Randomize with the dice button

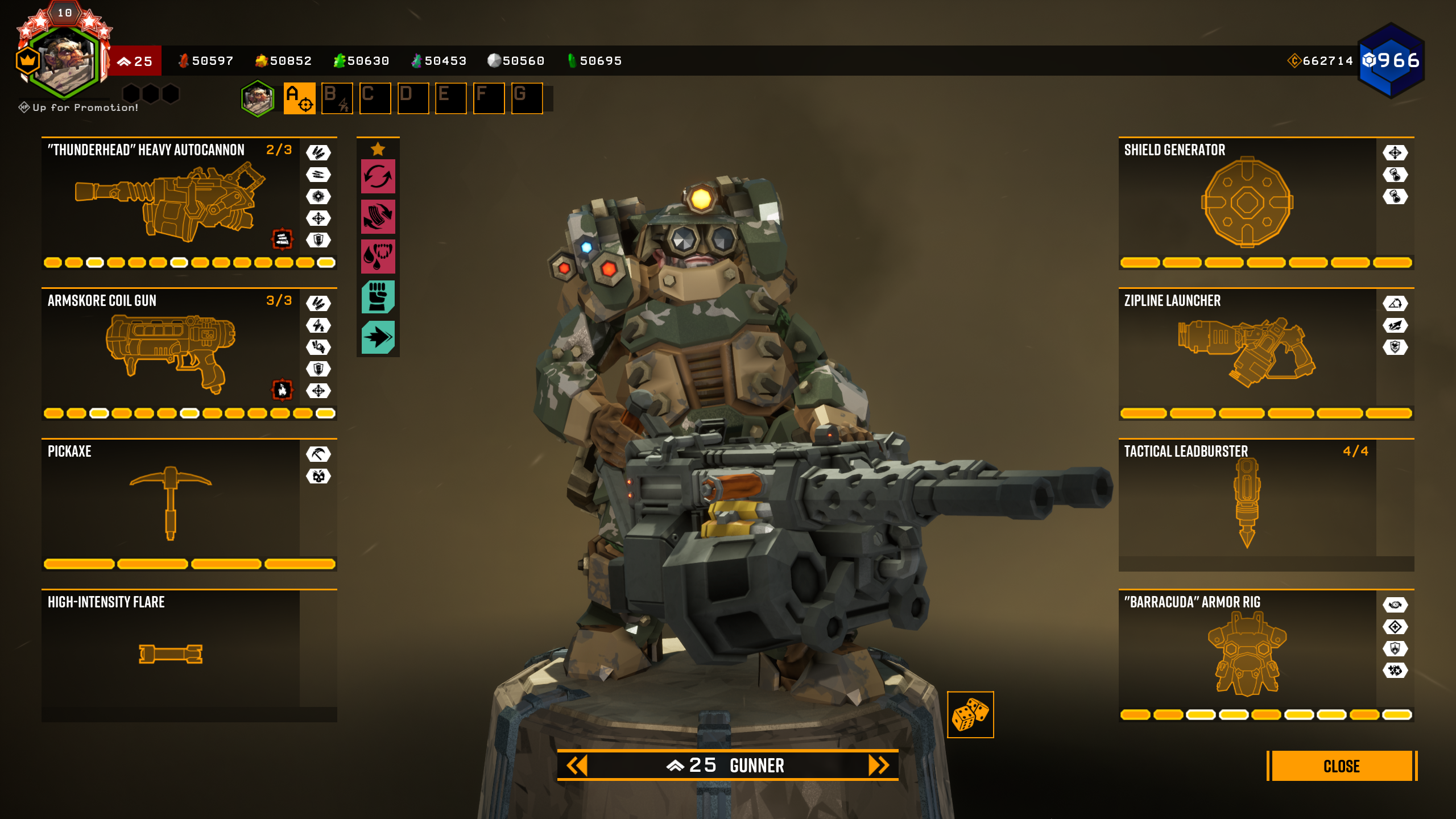(x=970, y=715)
